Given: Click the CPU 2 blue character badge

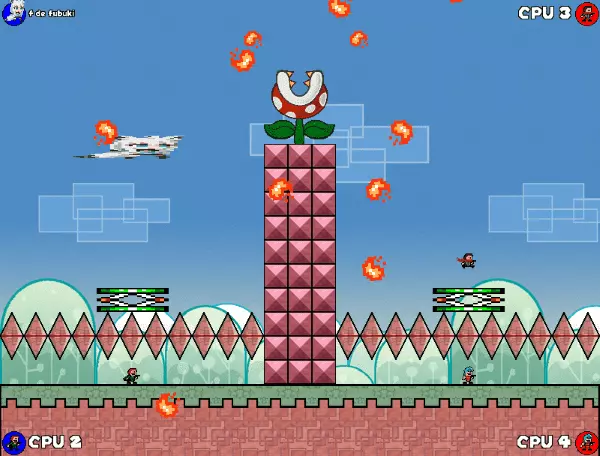Looking at the screenshot, I should (x=13, y=442).
